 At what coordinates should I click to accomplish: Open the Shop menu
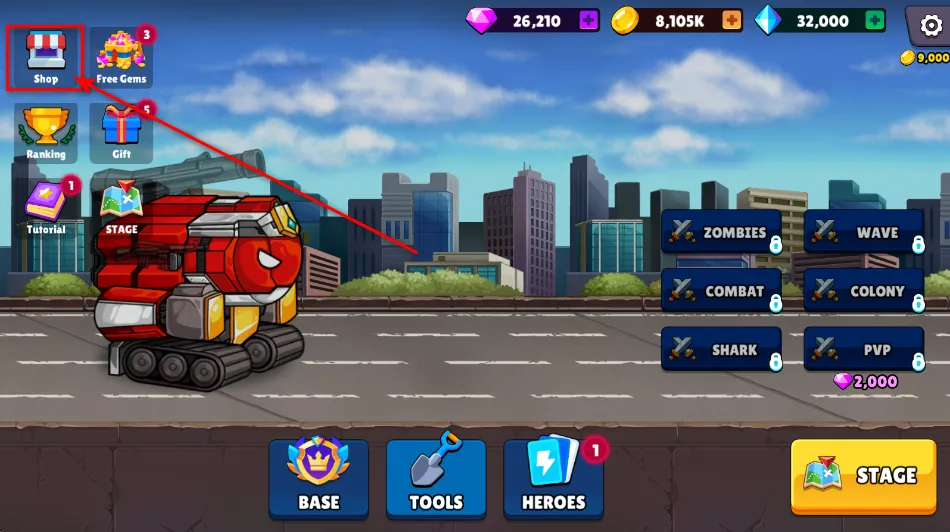click(45, 59)
